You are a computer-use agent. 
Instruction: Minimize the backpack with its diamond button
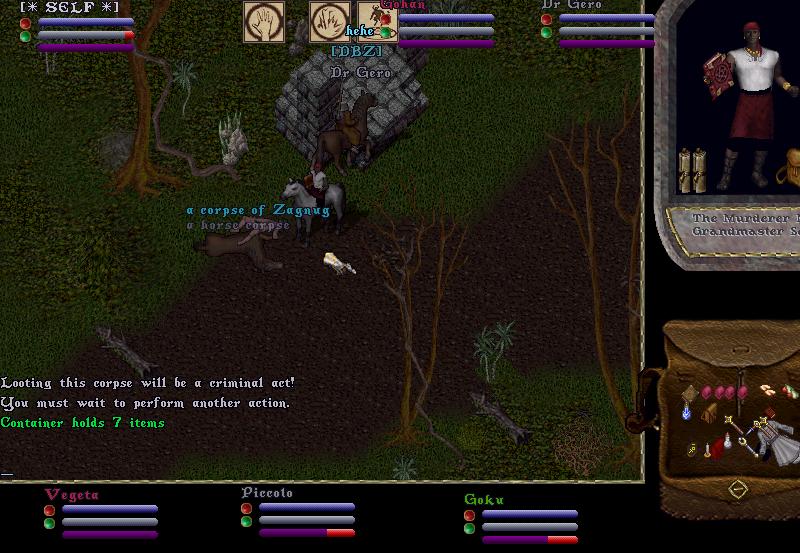point(737,489)
